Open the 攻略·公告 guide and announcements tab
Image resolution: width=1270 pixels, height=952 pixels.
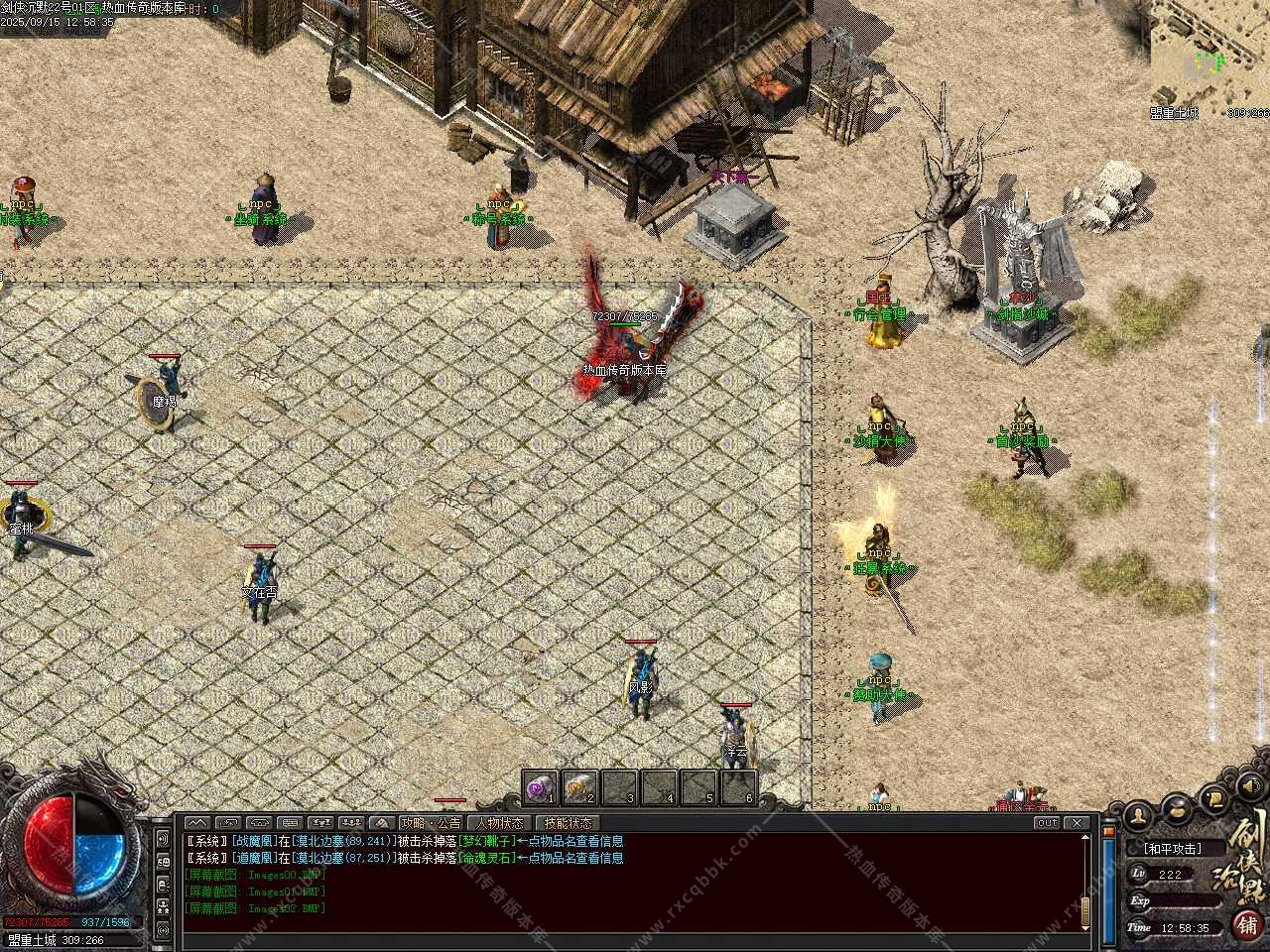pyautogui.click(x=431, y=823)
